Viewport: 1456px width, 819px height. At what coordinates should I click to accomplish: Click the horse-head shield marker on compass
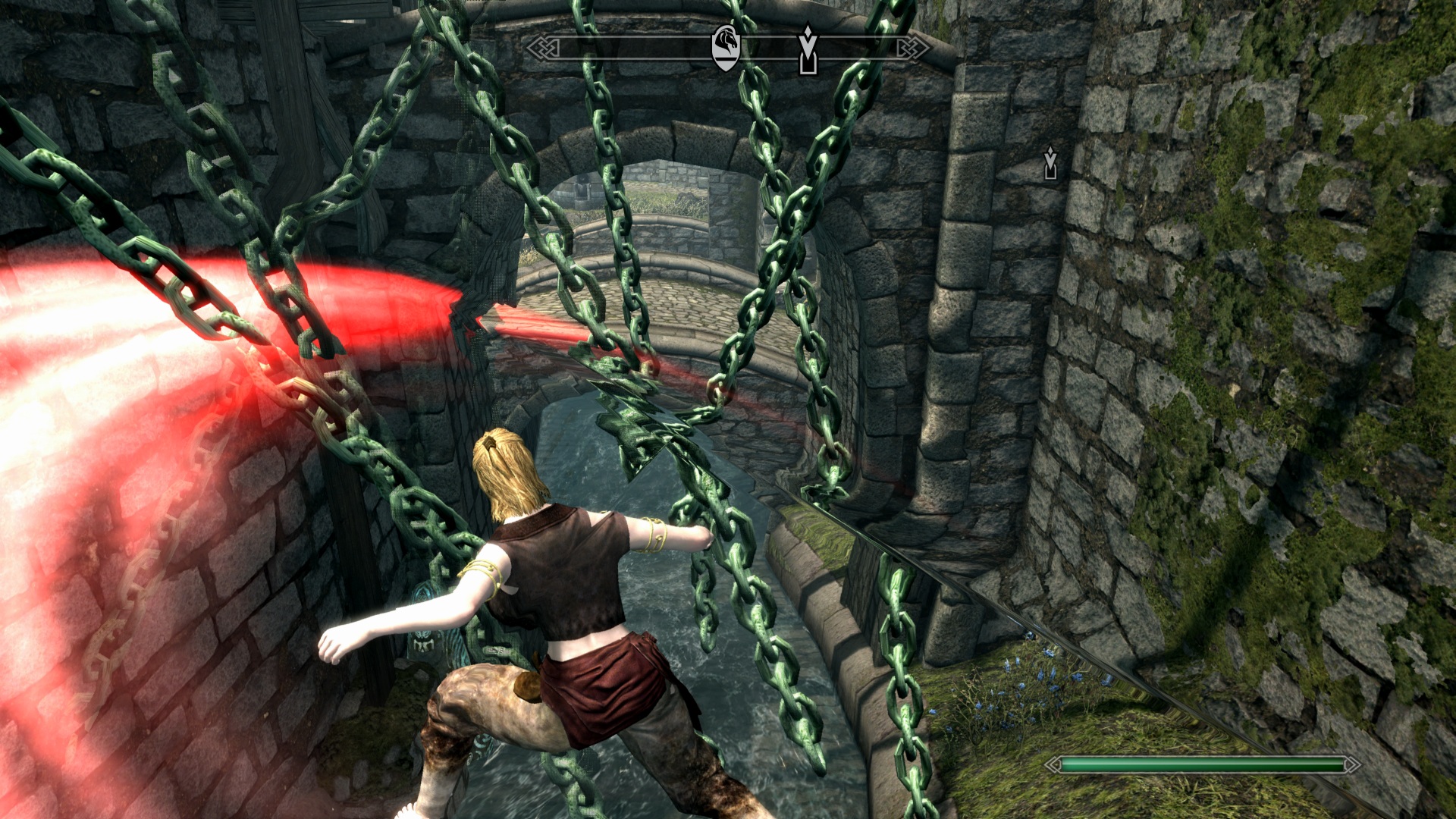point(725,47)
